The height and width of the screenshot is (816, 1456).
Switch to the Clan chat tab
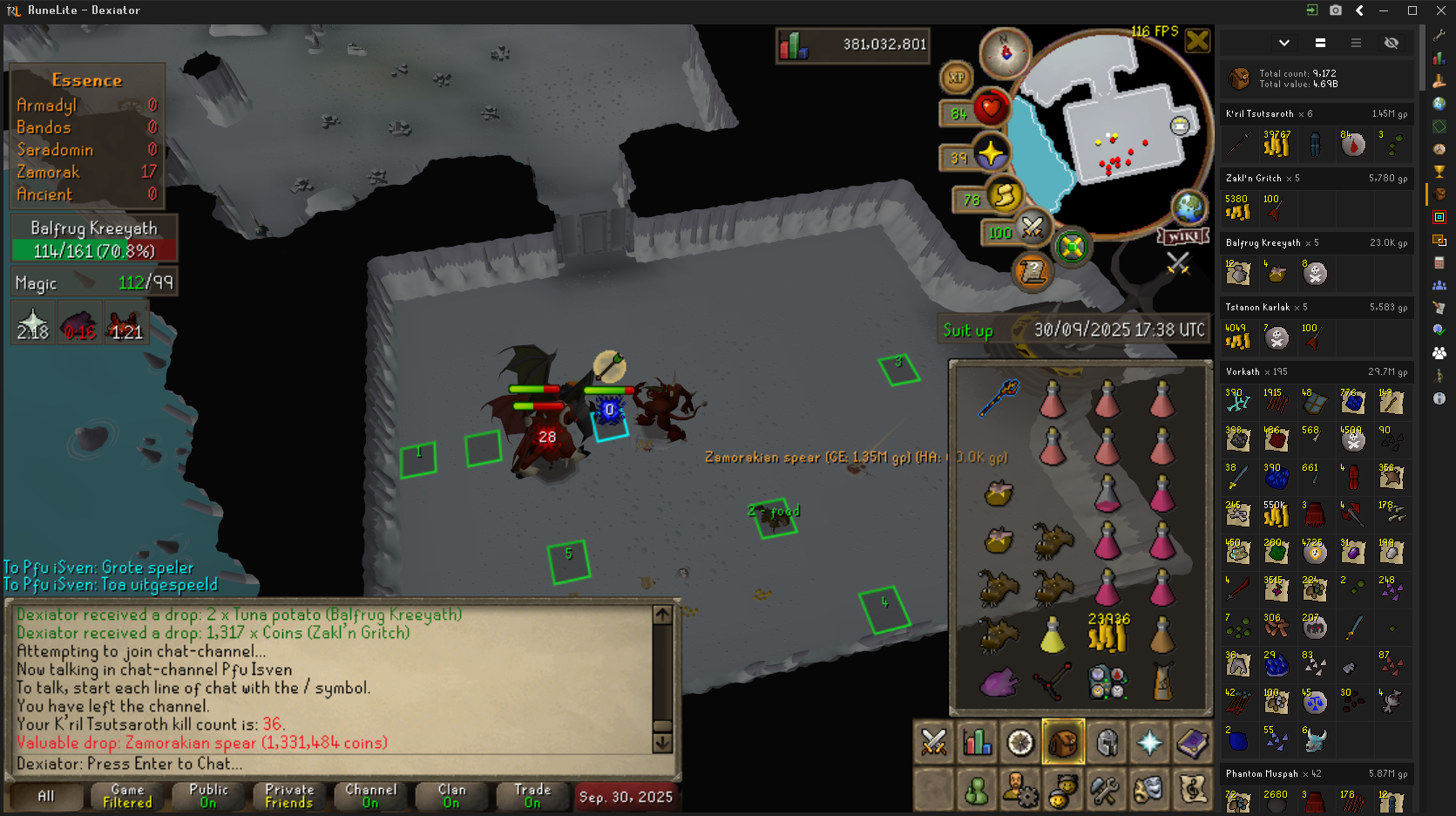pos(450,796)
